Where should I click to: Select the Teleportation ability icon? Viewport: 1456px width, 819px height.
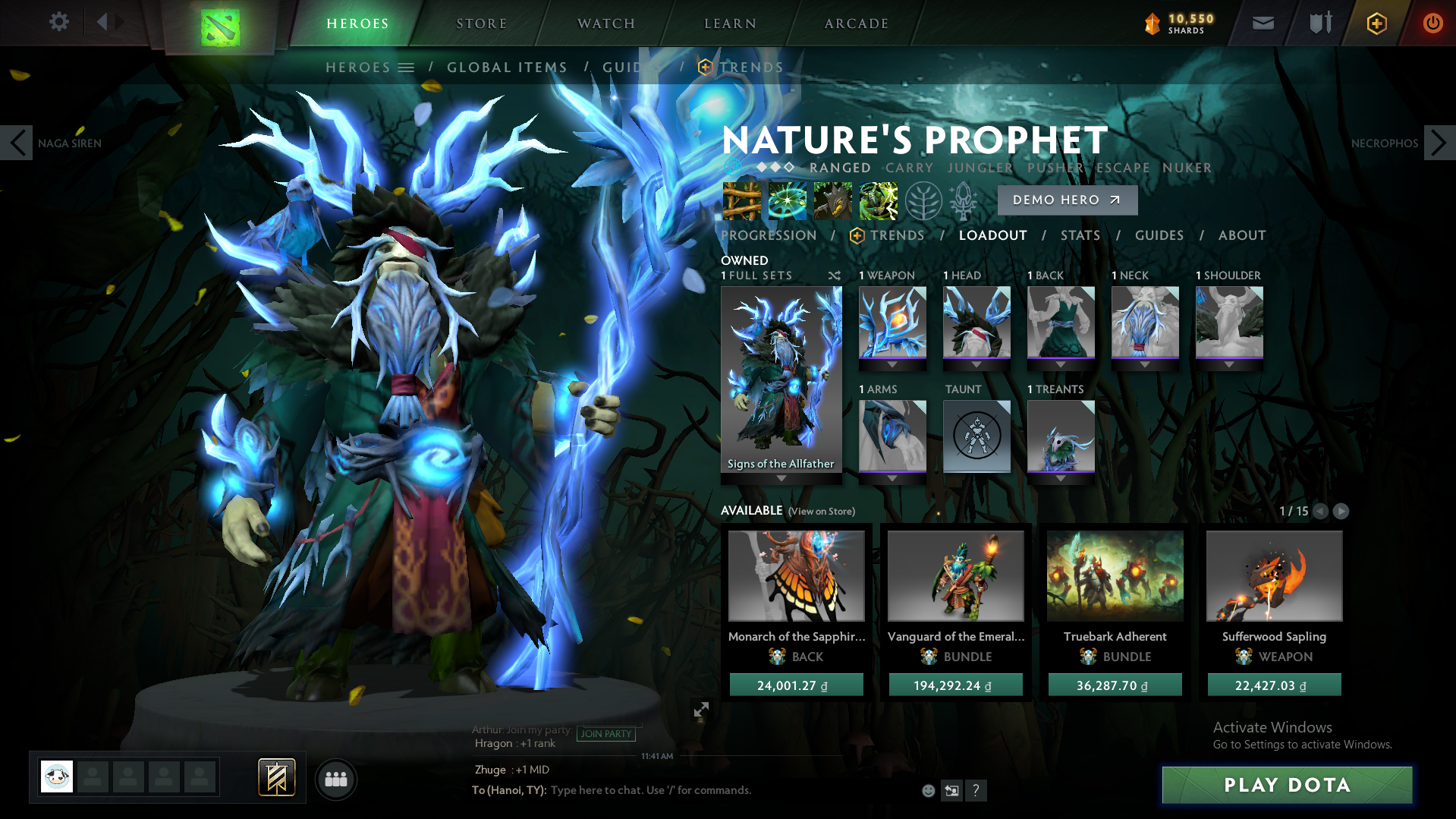coord(787,201)
